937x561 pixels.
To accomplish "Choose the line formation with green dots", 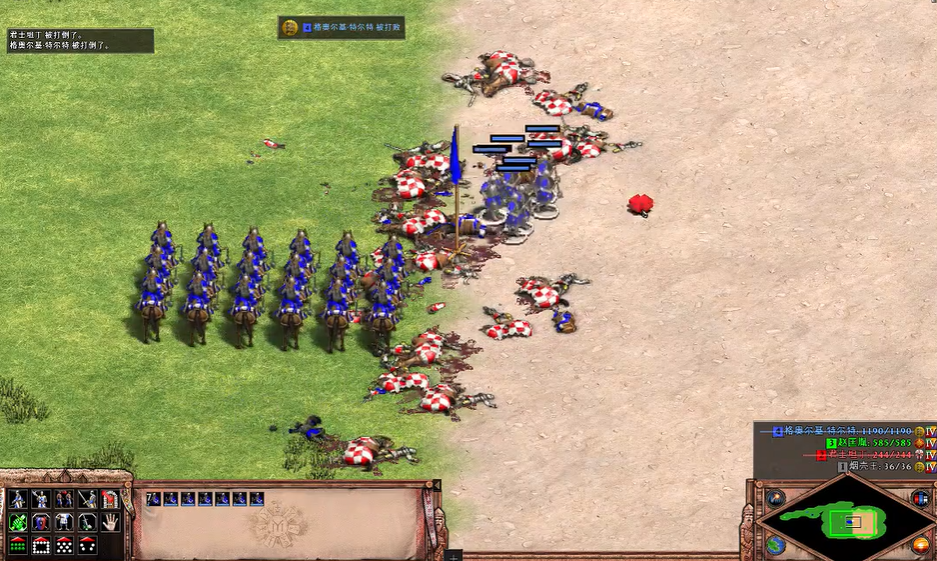I will point(18,545).
